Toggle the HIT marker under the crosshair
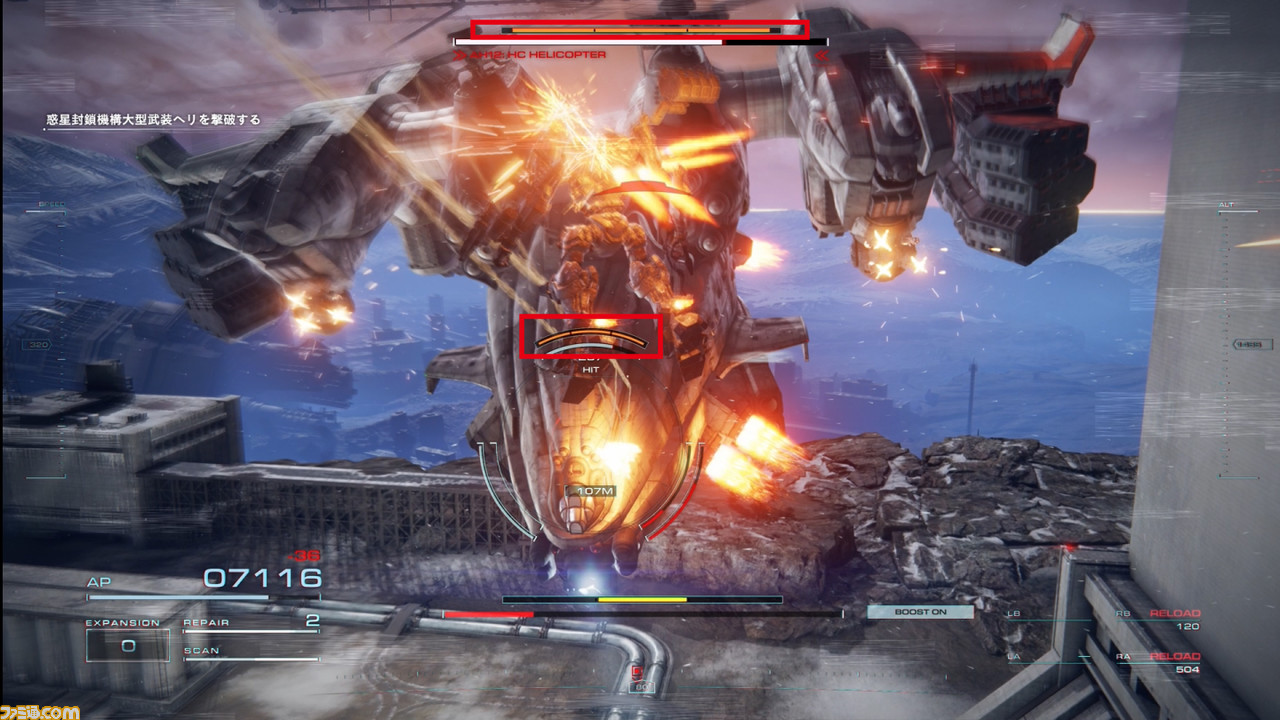This screenshot has height=720, width=1280. click(588, 368)
